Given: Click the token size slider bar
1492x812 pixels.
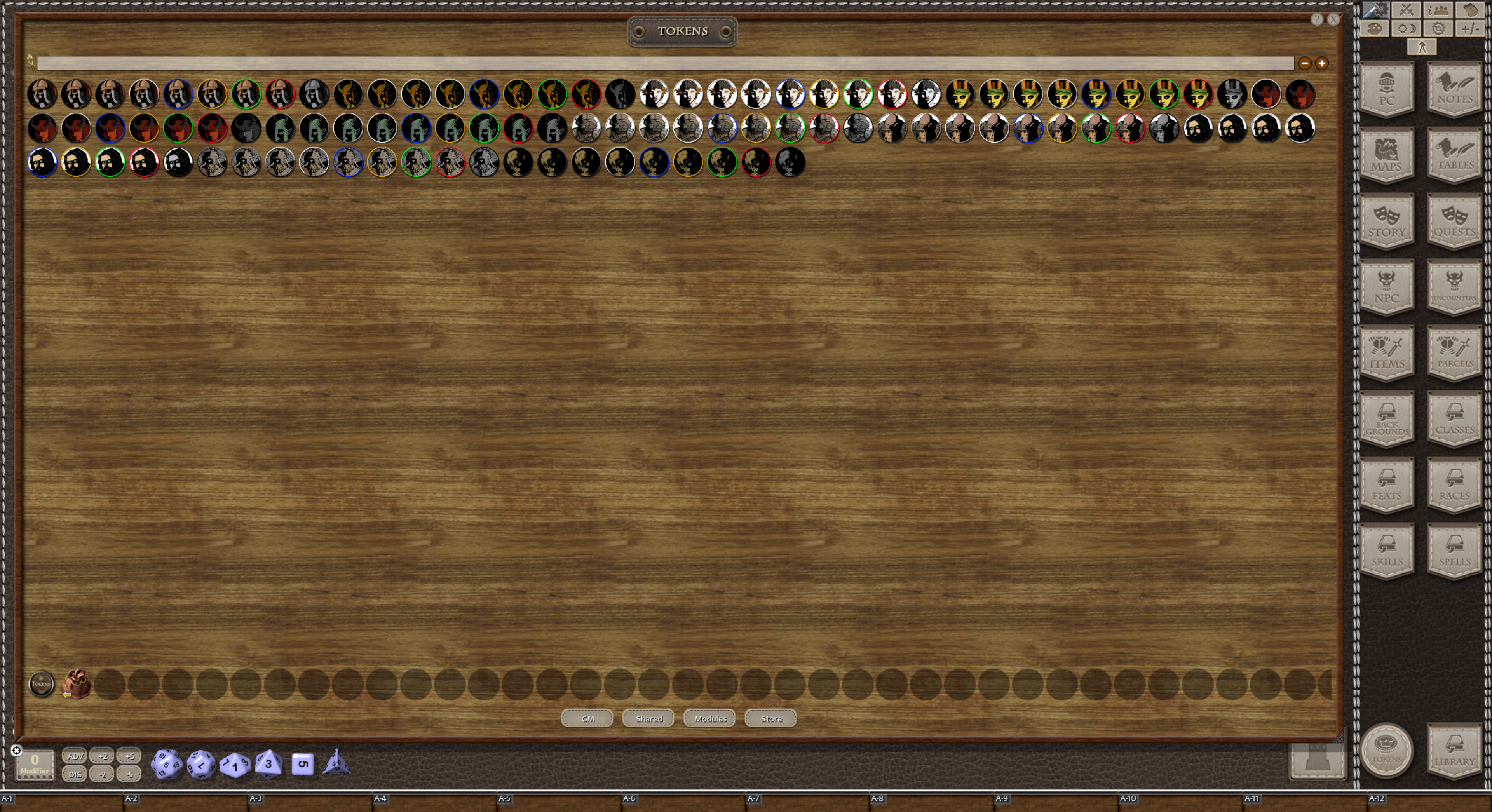Looking at the screenshot, I should (x=666, y=64).
